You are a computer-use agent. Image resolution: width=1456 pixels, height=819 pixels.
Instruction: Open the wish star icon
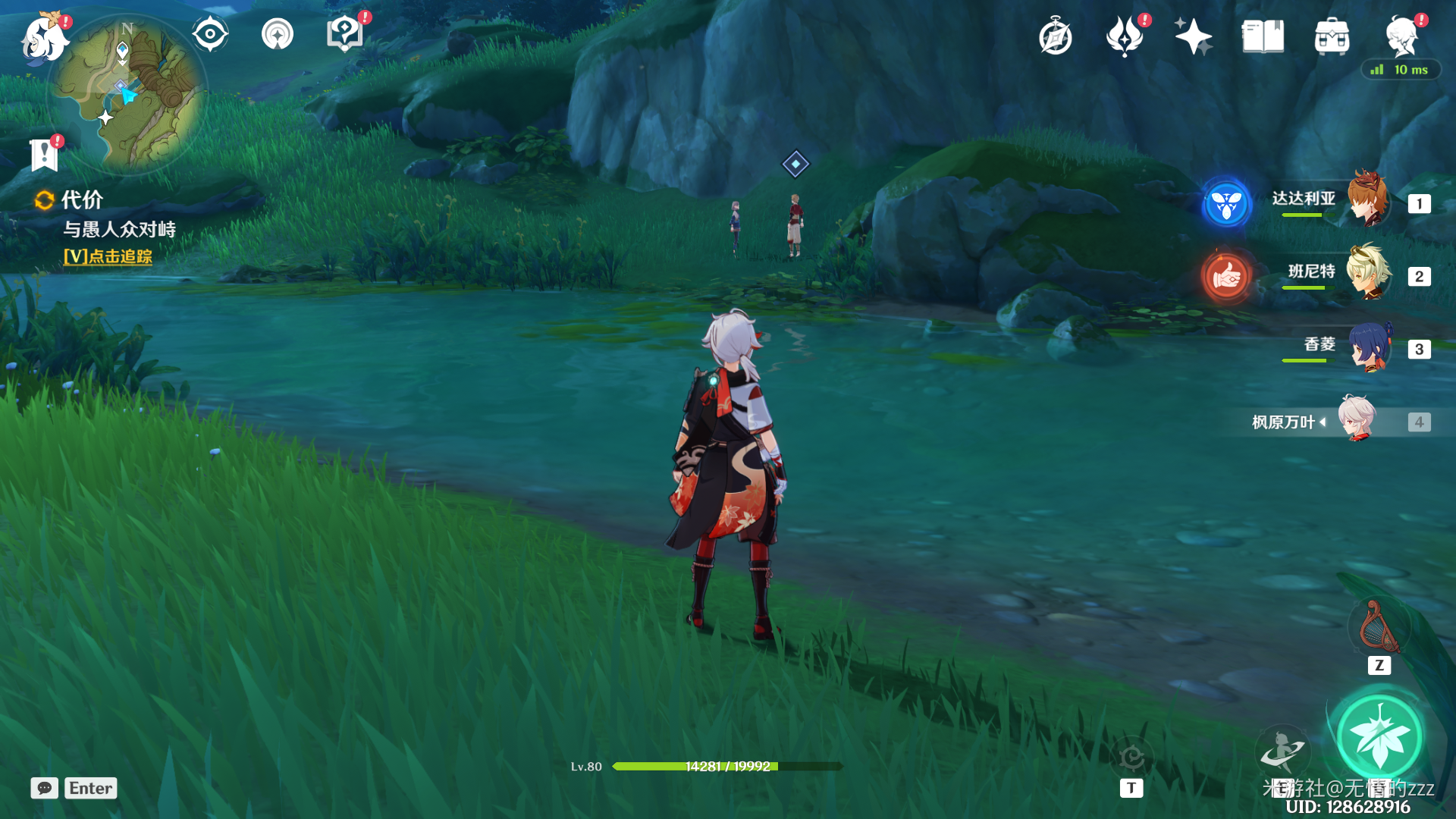(1193, 36)
